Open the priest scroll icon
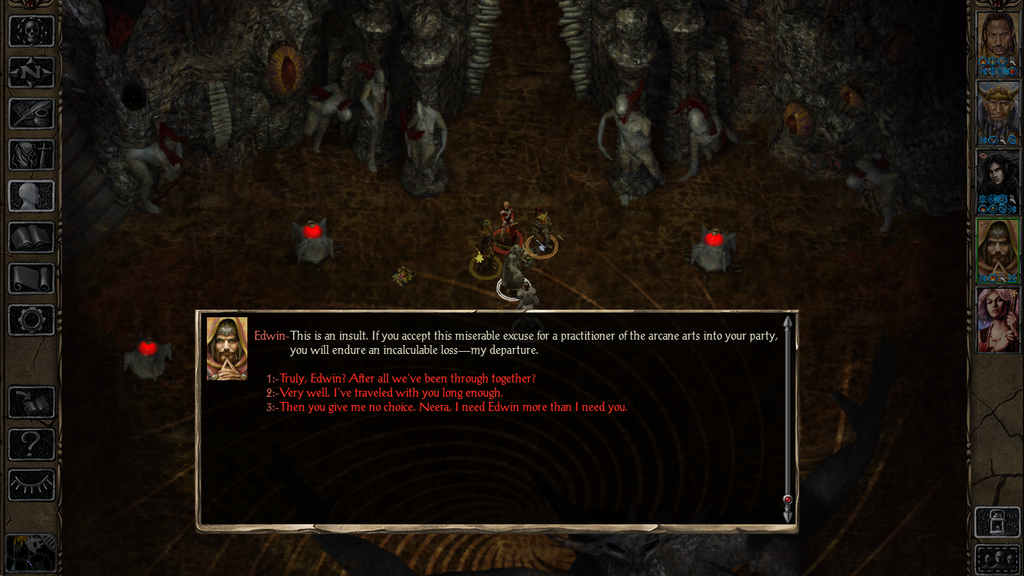The width and height of the screenshot is (1024, 576). click(31, 278)
